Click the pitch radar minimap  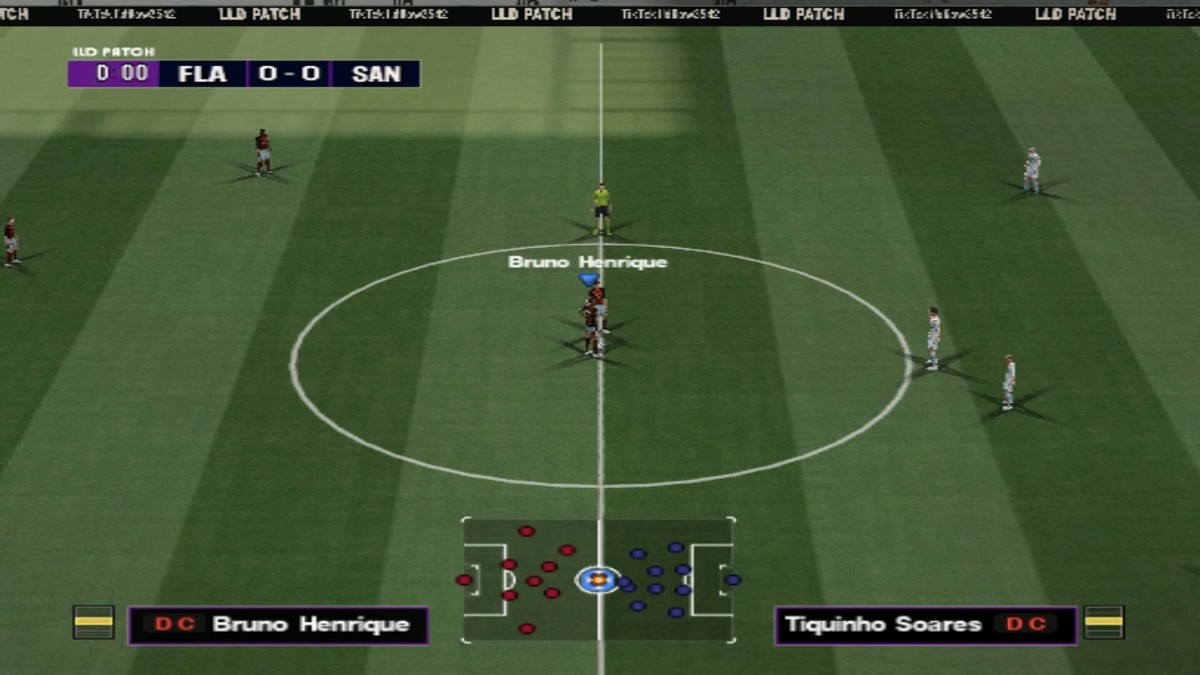(598, 580)
